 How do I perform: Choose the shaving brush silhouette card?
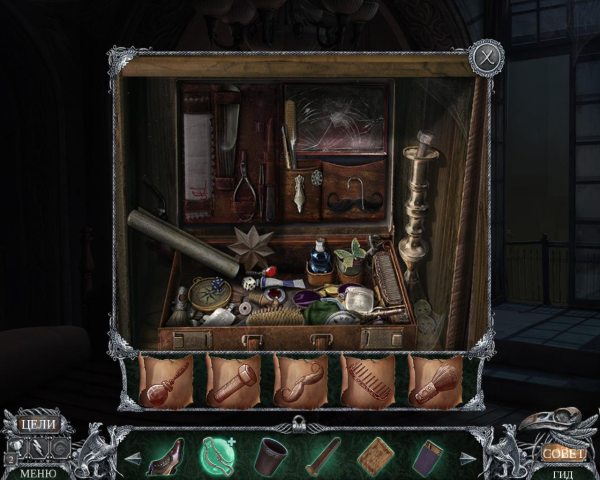433,380
